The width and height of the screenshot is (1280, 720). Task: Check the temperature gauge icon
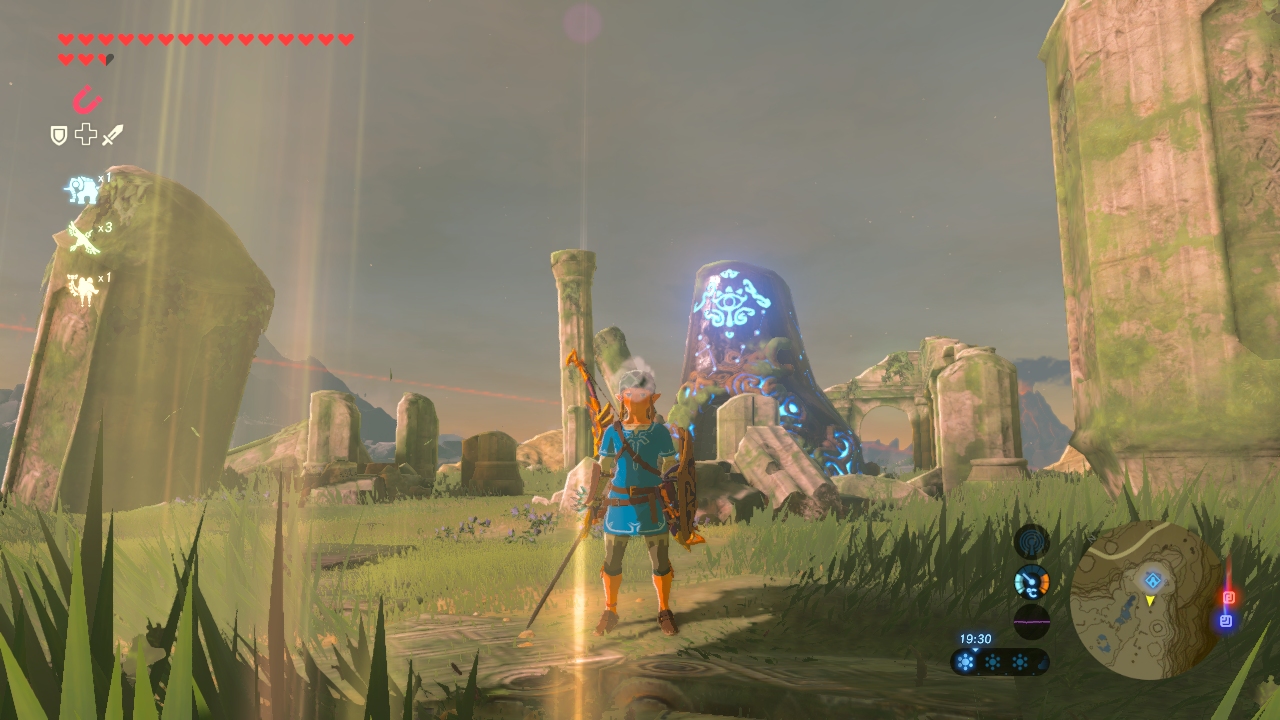1031,582
